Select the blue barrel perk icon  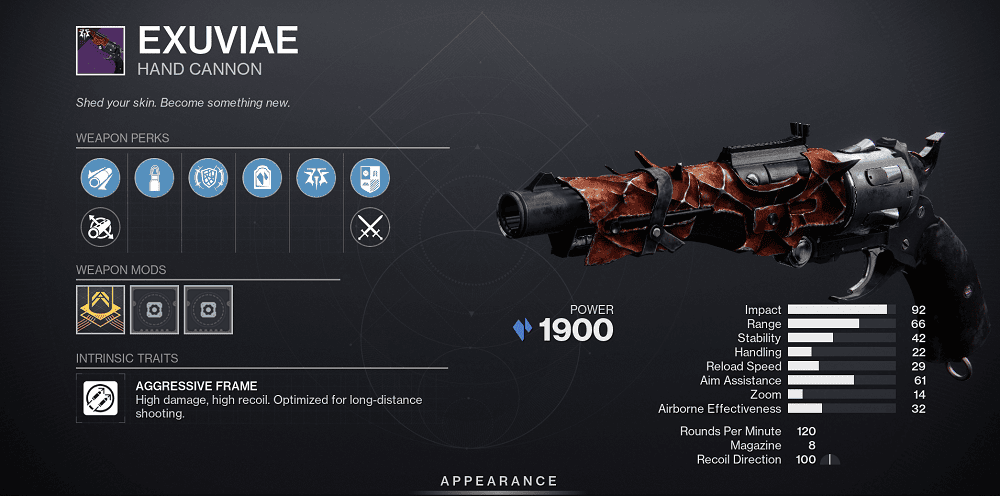[x=100, y=179]
